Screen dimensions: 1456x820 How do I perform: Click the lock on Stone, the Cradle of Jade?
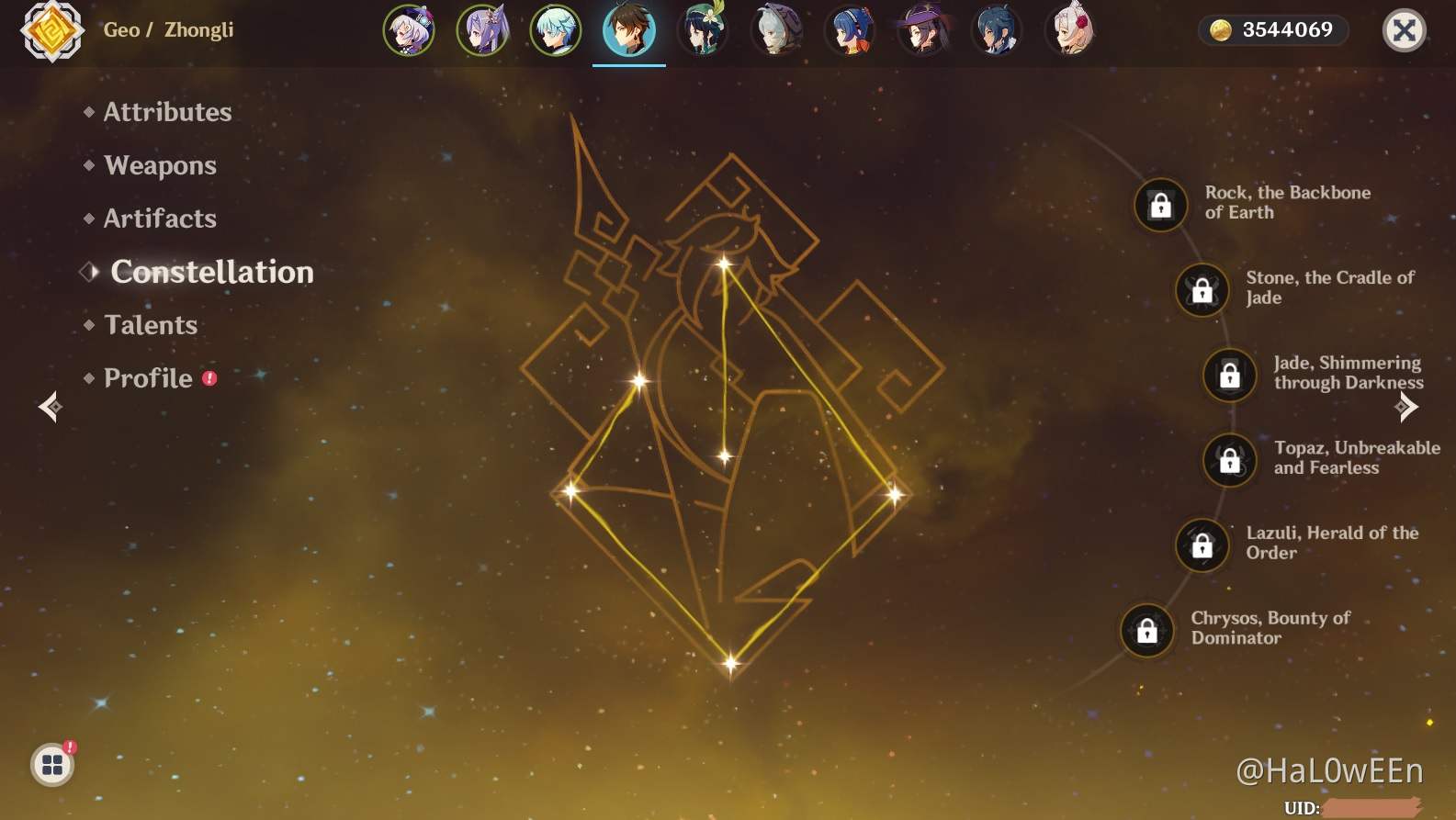[1202, 289]
